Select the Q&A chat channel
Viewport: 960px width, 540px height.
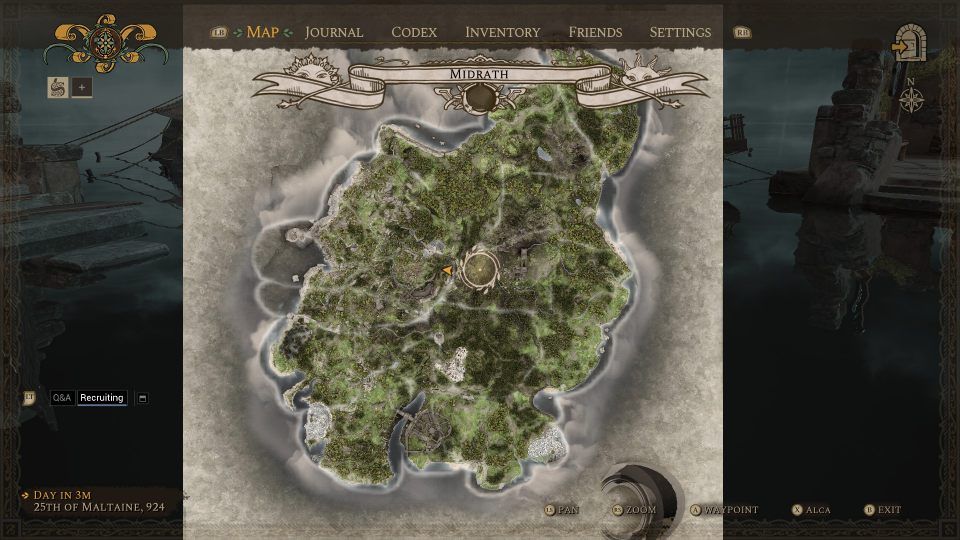pyautogui.click(x=62, y=398)
